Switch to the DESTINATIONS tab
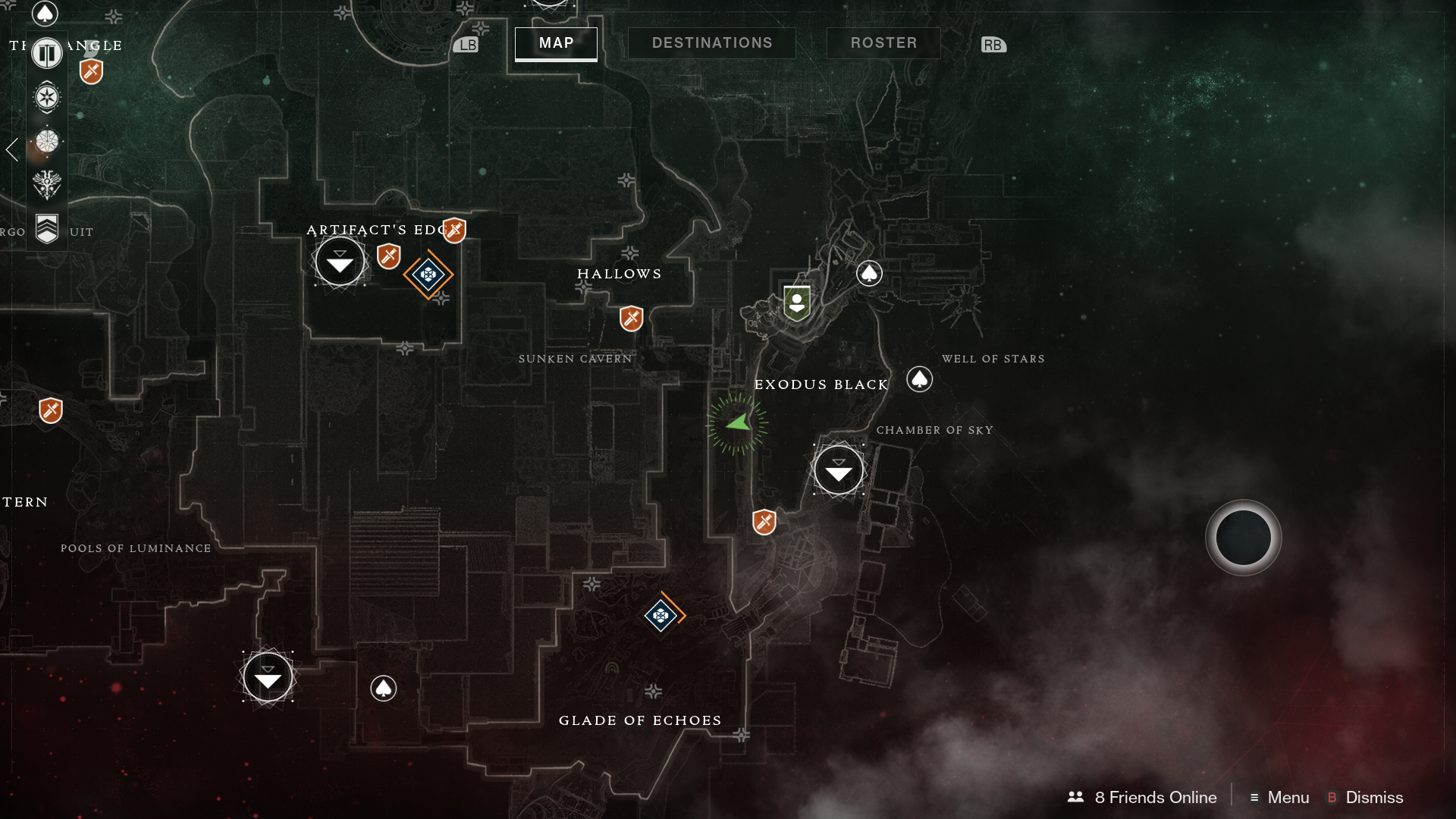Screen dimensions: 1456x819 click(x=711, y=42)
